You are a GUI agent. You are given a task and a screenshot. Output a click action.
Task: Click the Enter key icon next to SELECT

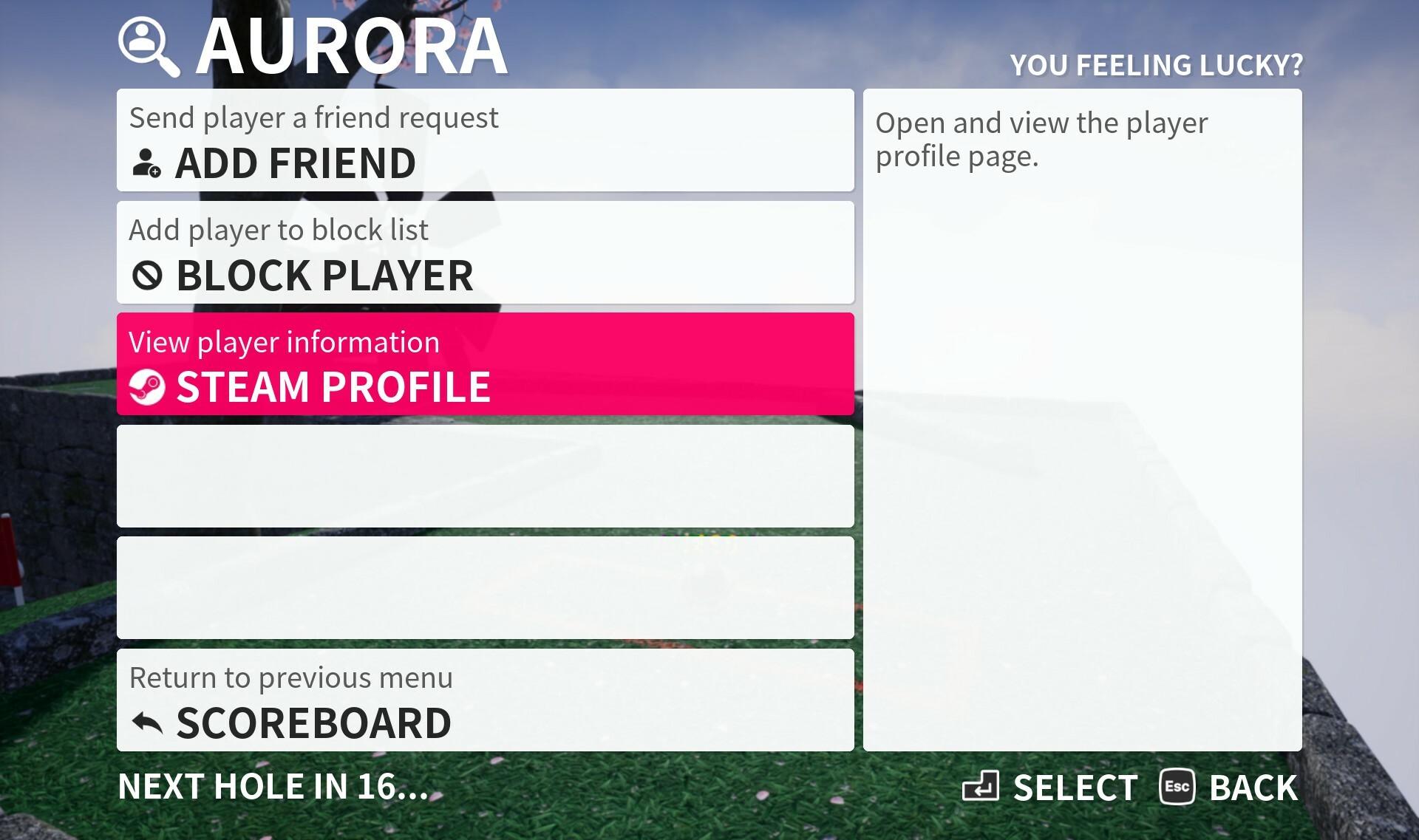coord(983,788)
